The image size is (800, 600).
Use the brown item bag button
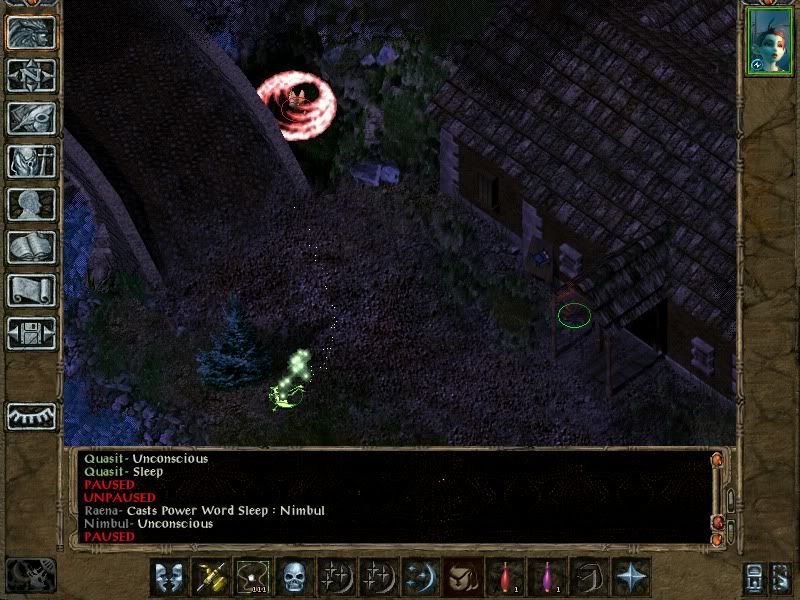[x=461, y=577]
